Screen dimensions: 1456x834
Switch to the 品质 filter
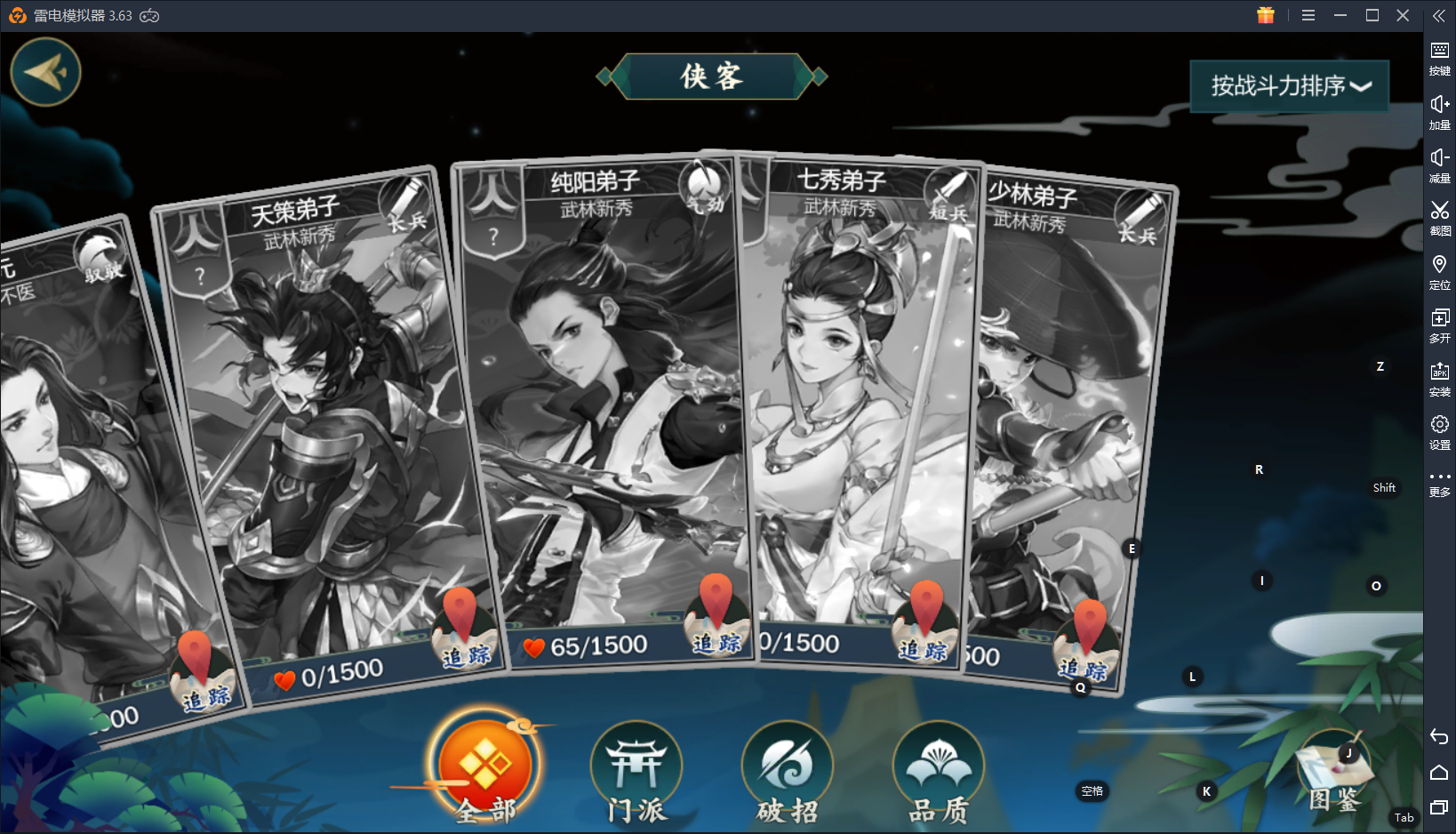tap(939, 772)
